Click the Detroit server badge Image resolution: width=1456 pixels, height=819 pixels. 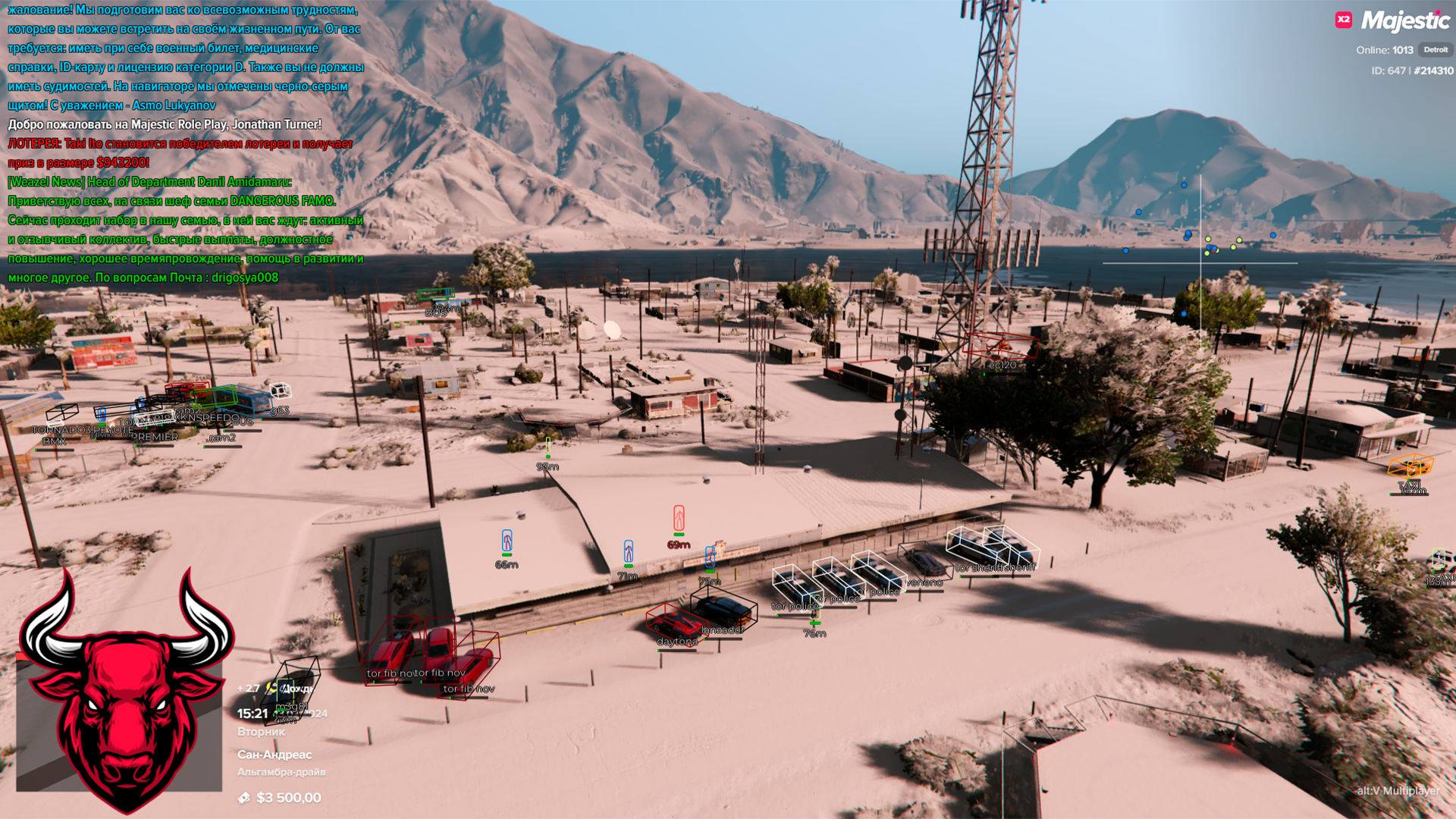(1435, 50)
